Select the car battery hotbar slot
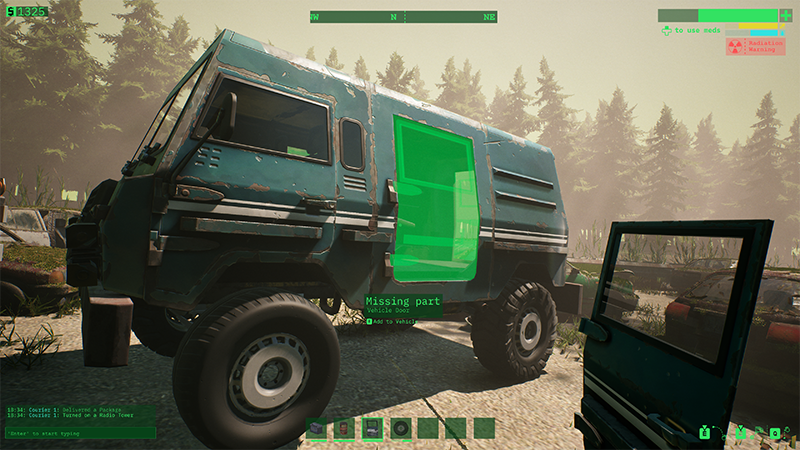The image size is (800, 450). 317,428
